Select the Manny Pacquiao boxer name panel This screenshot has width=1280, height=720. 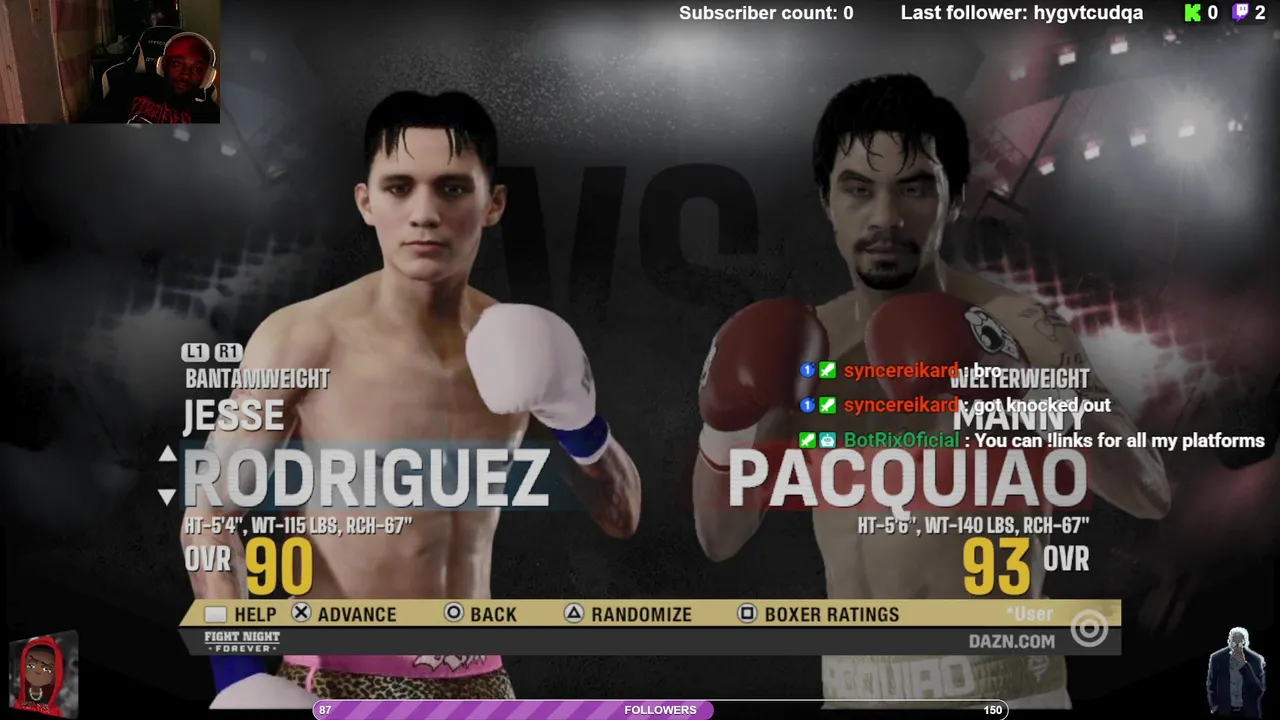coord(907,478)
